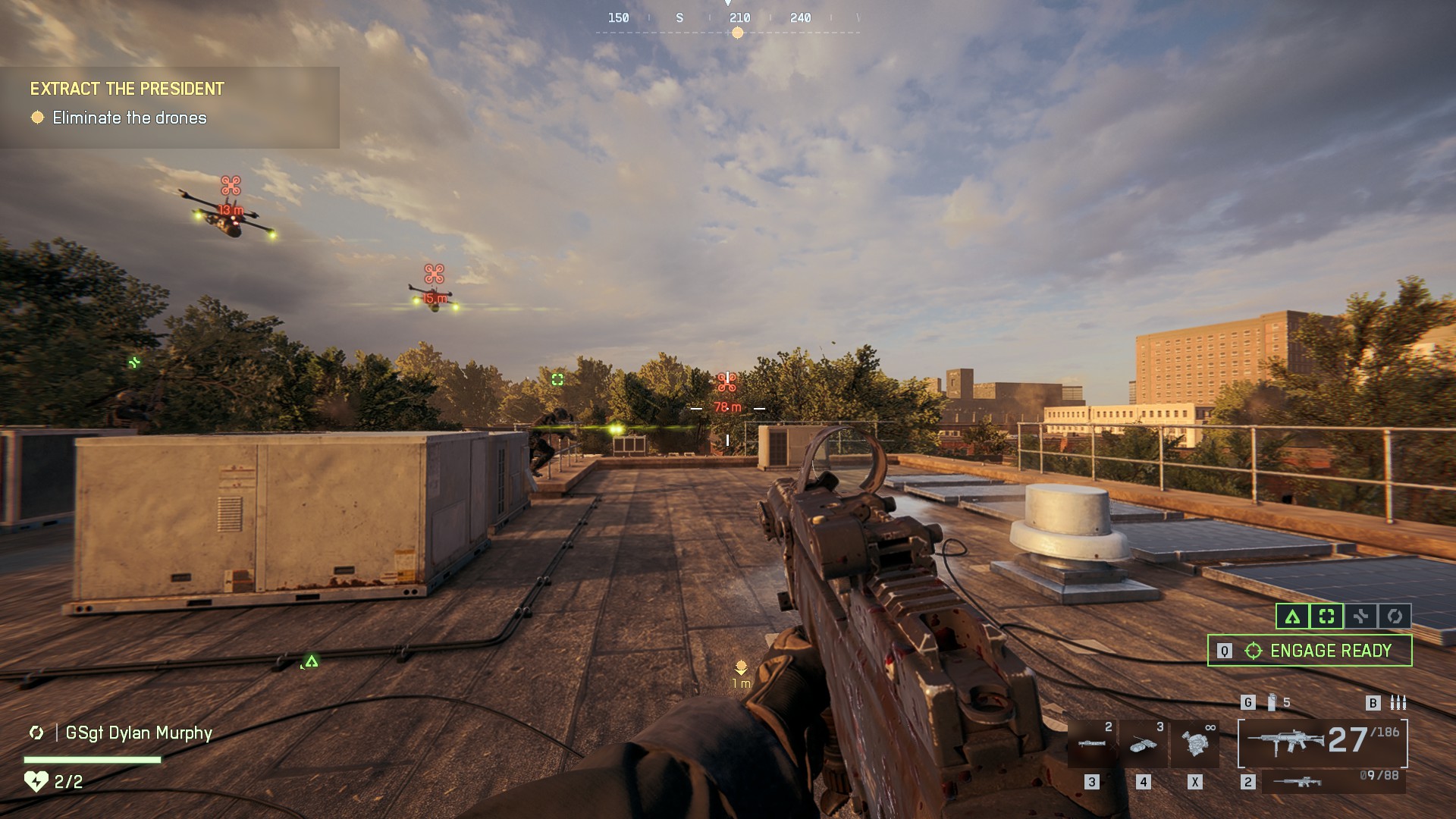Activate the Engage Ready squad command
The height and width of the screenshot is (819, 1456).
(1310, 651)
